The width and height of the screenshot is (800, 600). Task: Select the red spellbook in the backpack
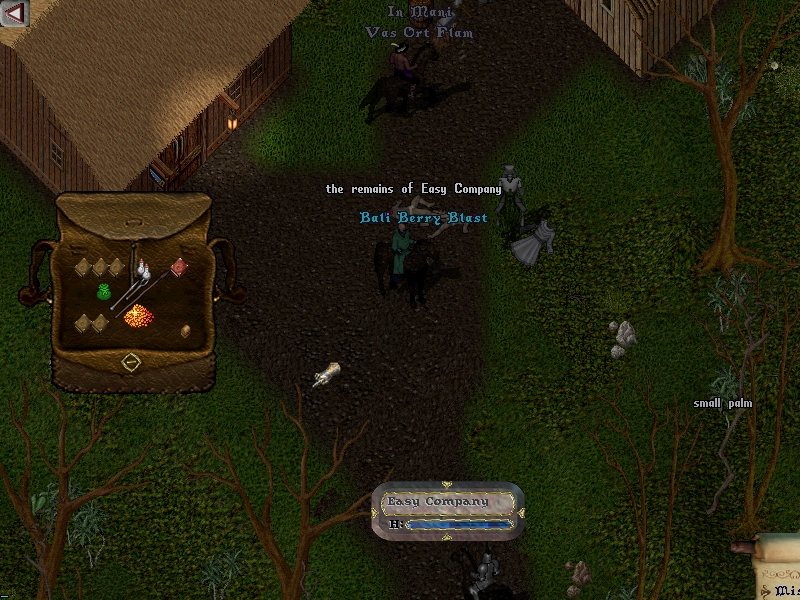[179, 267]
